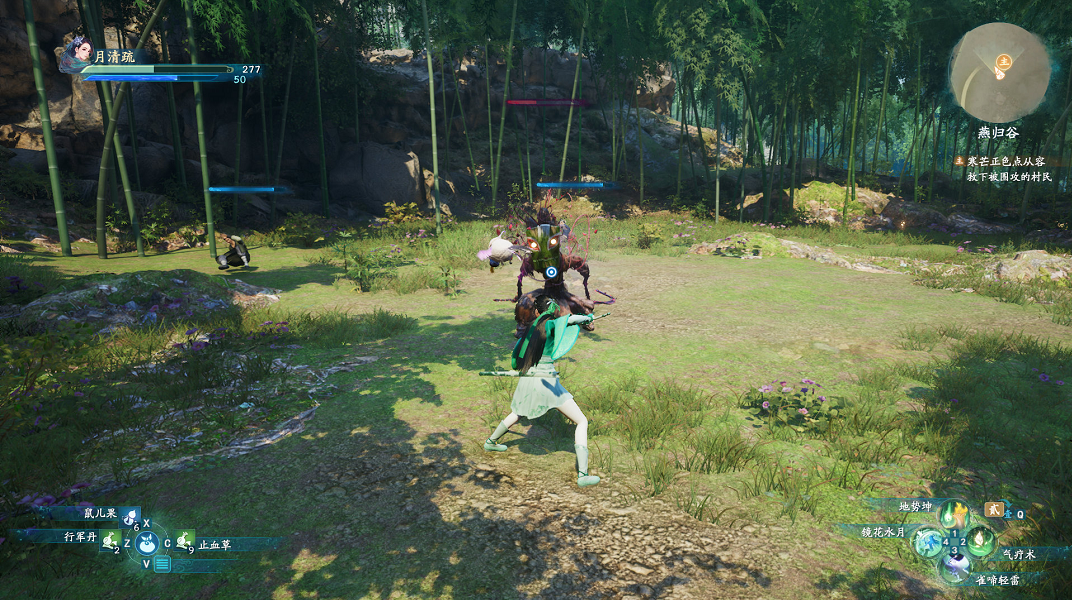Use the 鼠儿果 item slot
The image size is (1072, 600).
(x=130, y=518)
